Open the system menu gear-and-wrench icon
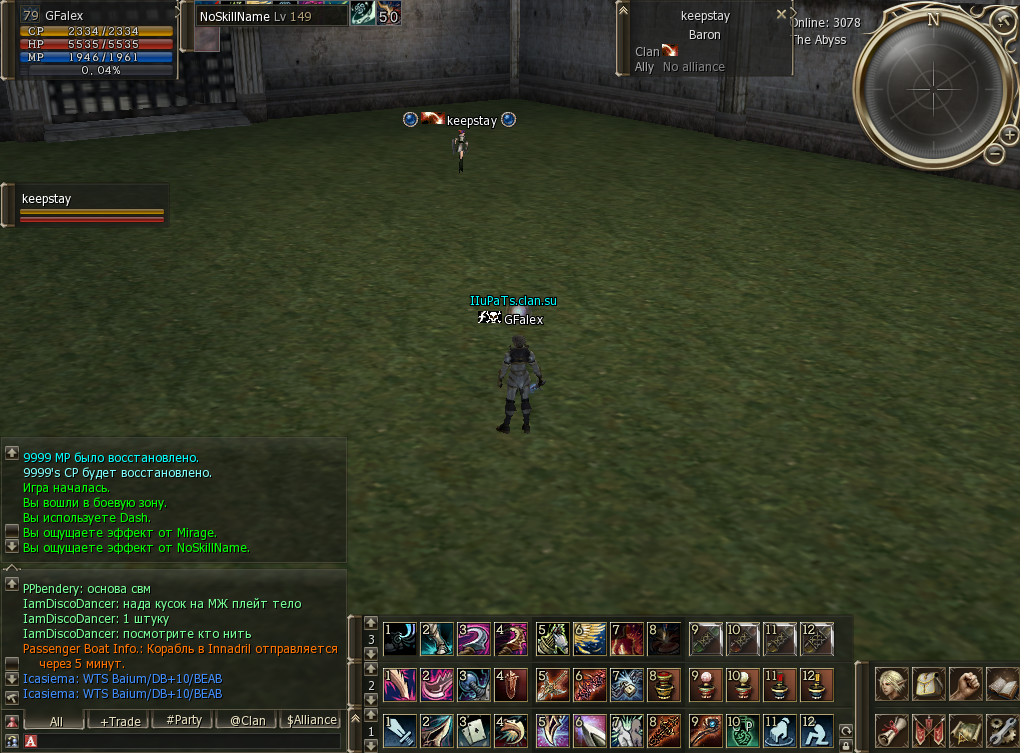 coord(1001,730)
